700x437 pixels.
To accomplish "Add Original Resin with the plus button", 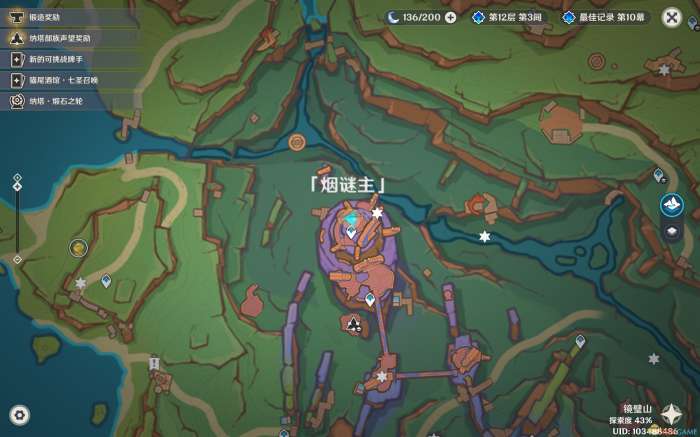I will coord(450,17).
